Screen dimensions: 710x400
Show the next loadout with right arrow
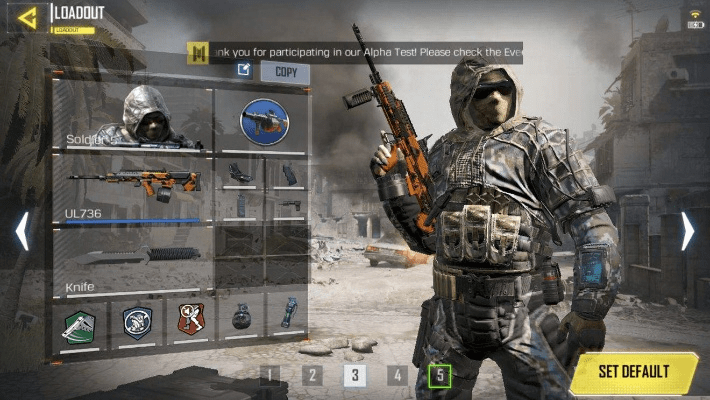click(687, 231)
